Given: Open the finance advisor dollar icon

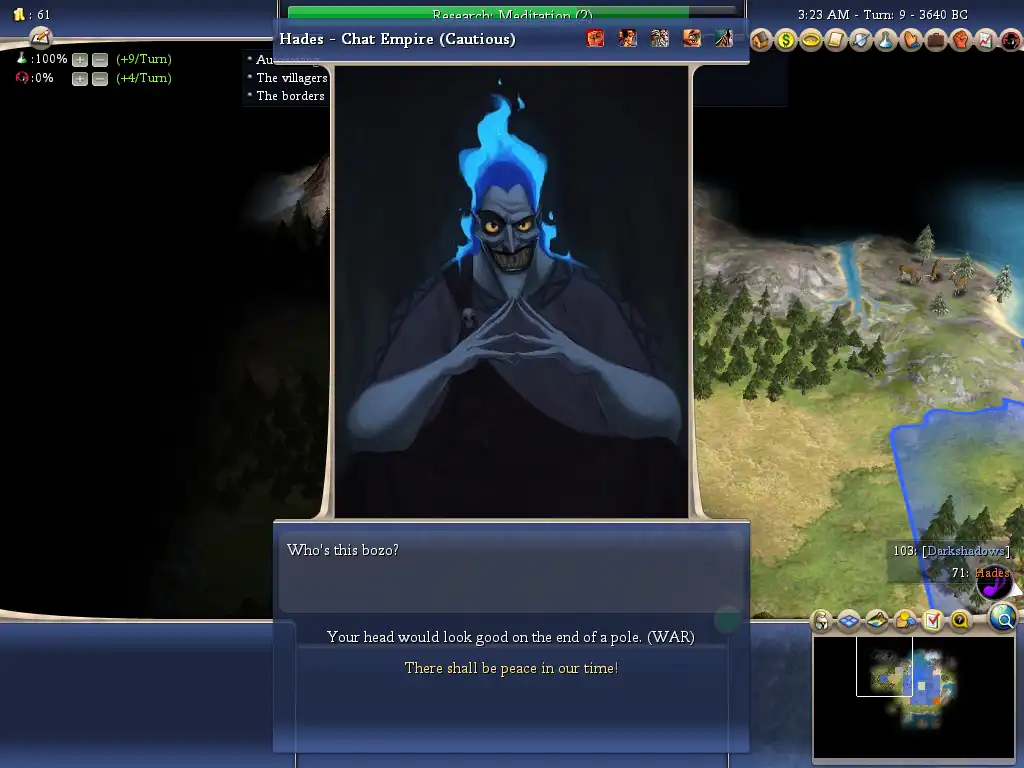Looking at the screenshot, I should (786, 40).
